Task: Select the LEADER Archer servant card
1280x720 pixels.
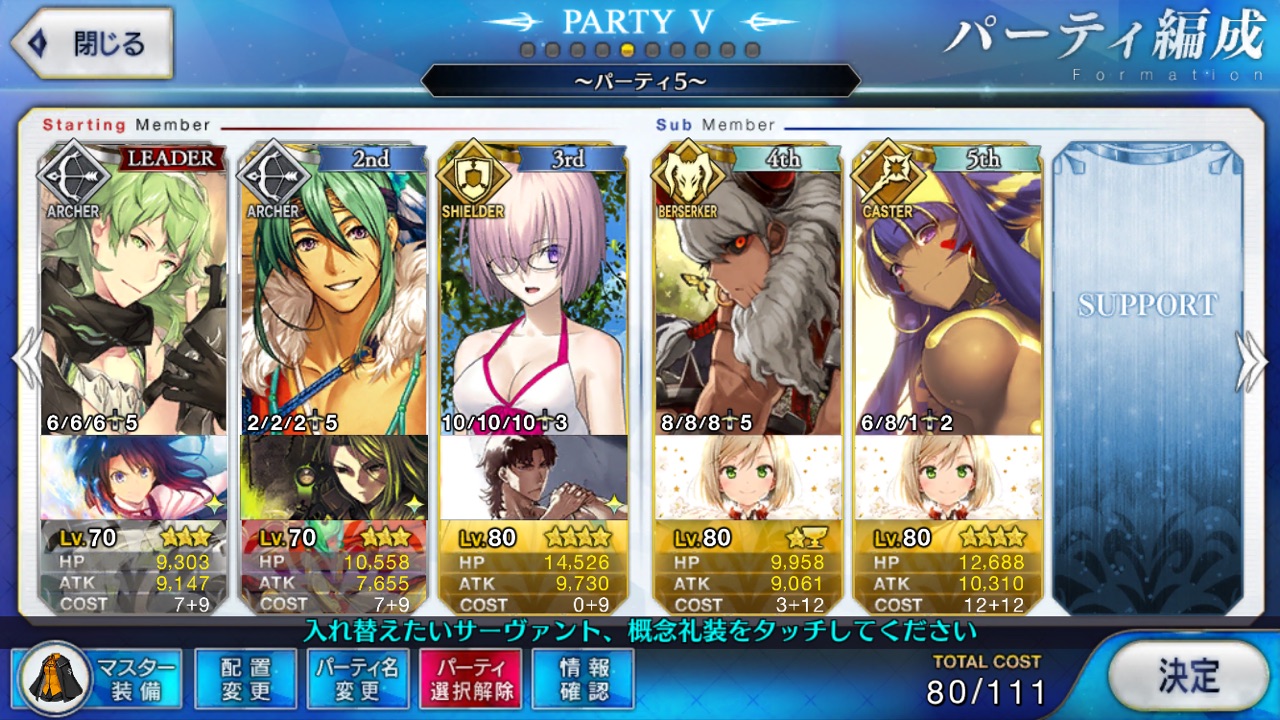Action: click(x=134, y=290)
